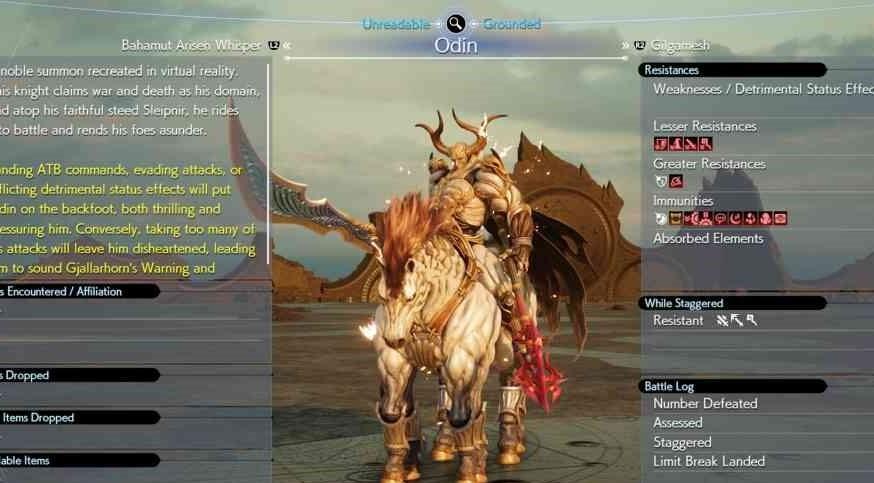Select the Grounded tag

coord(511,23)
